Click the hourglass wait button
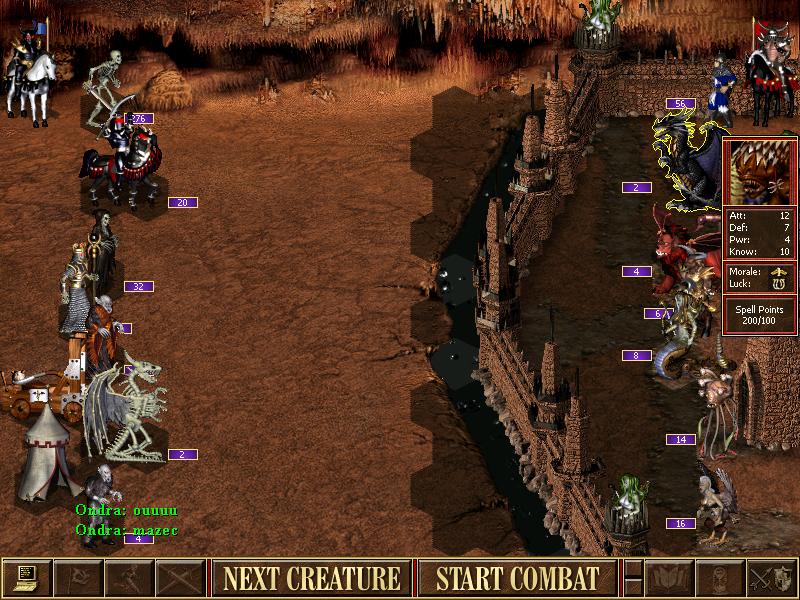The width and height of the screenshot is (800, 600). click(x=720, y=578)
